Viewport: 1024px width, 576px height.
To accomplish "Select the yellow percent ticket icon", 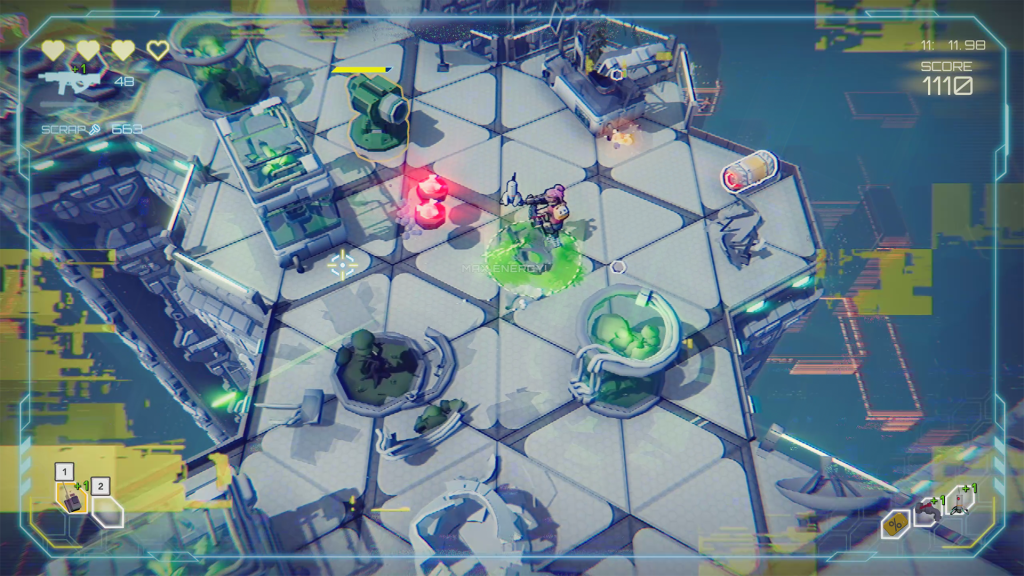I will tap(895, 524).
